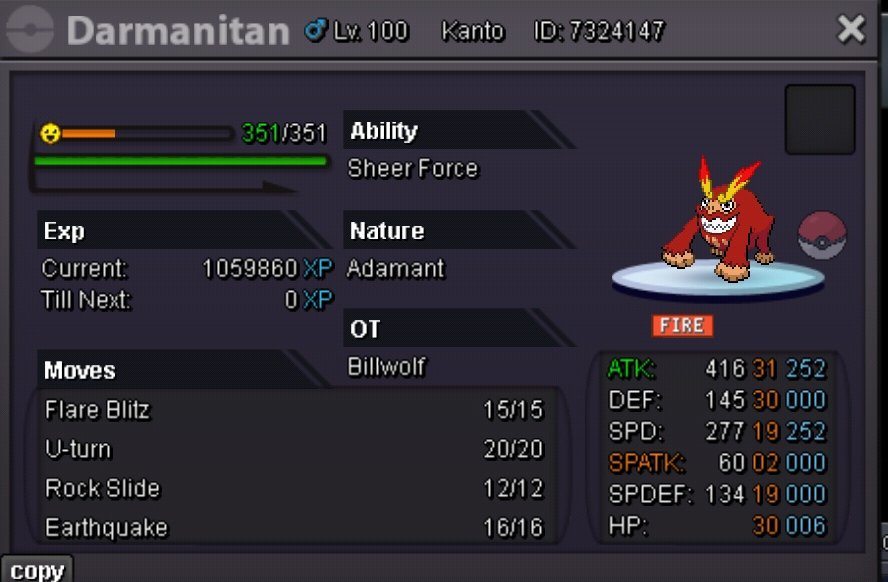Click the Sheer Force ability text
888x582 pixels.
tap(412, 169)
